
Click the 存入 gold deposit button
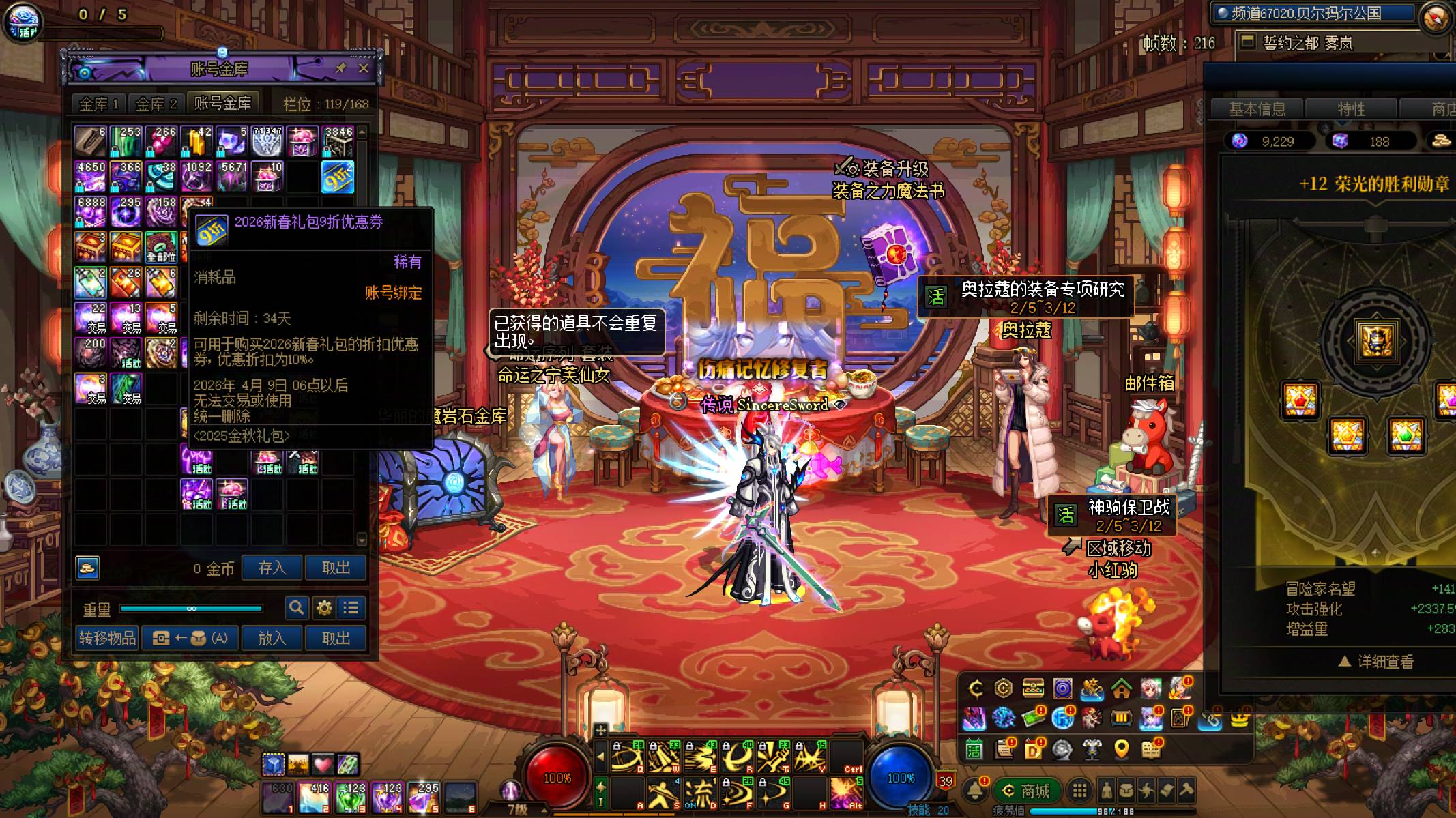(272, 568)
